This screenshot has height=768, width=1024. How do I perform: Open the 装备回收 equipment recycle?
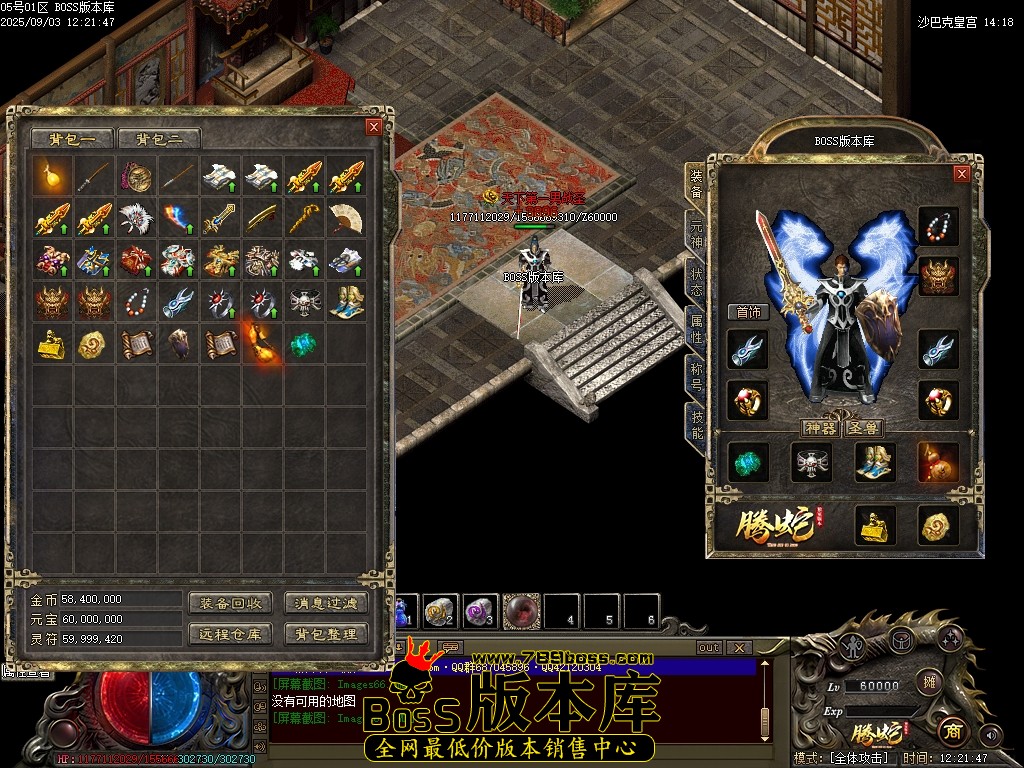[x=230, y=603]
